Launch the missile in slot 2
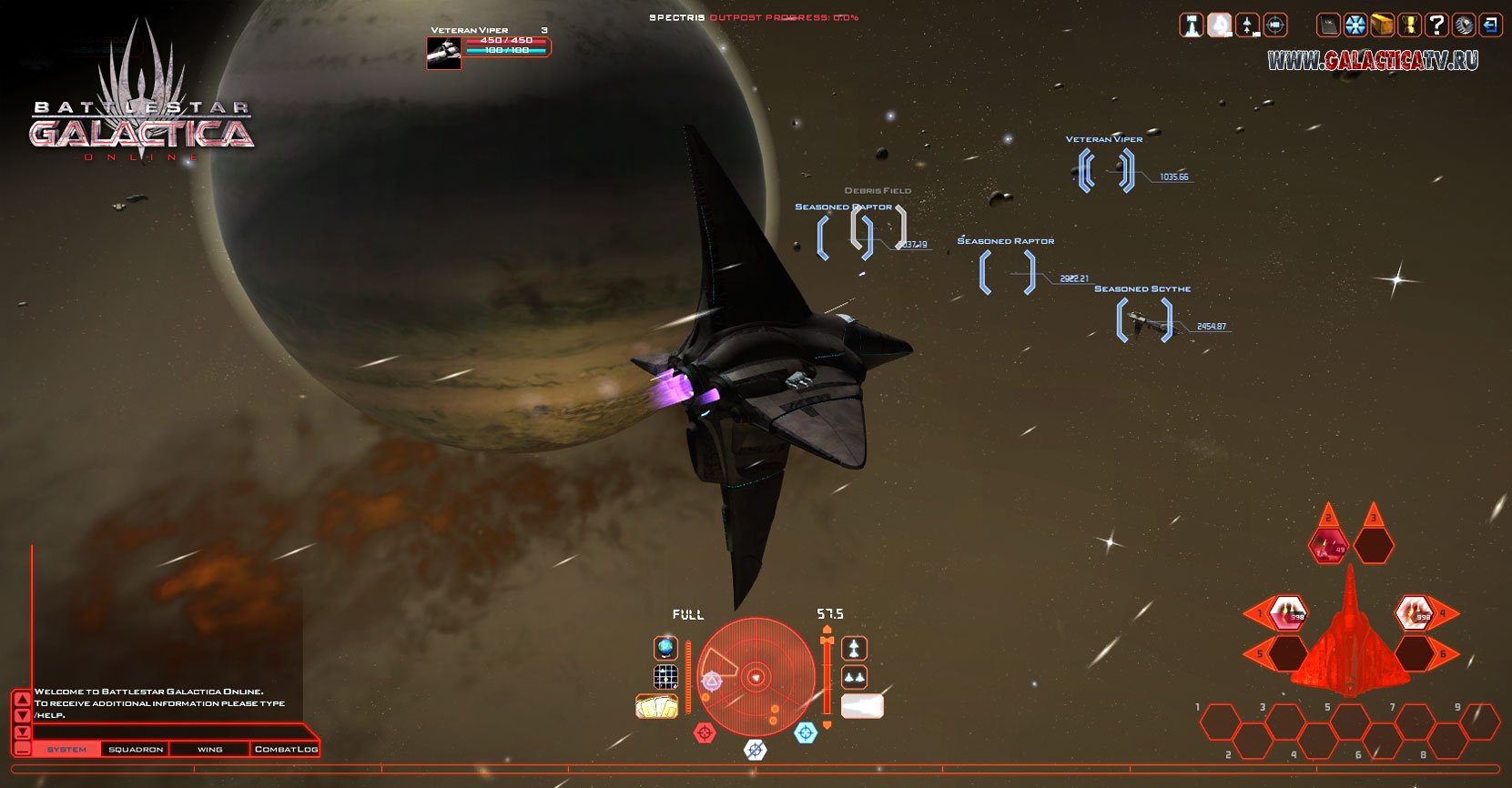 (1328, 546)
